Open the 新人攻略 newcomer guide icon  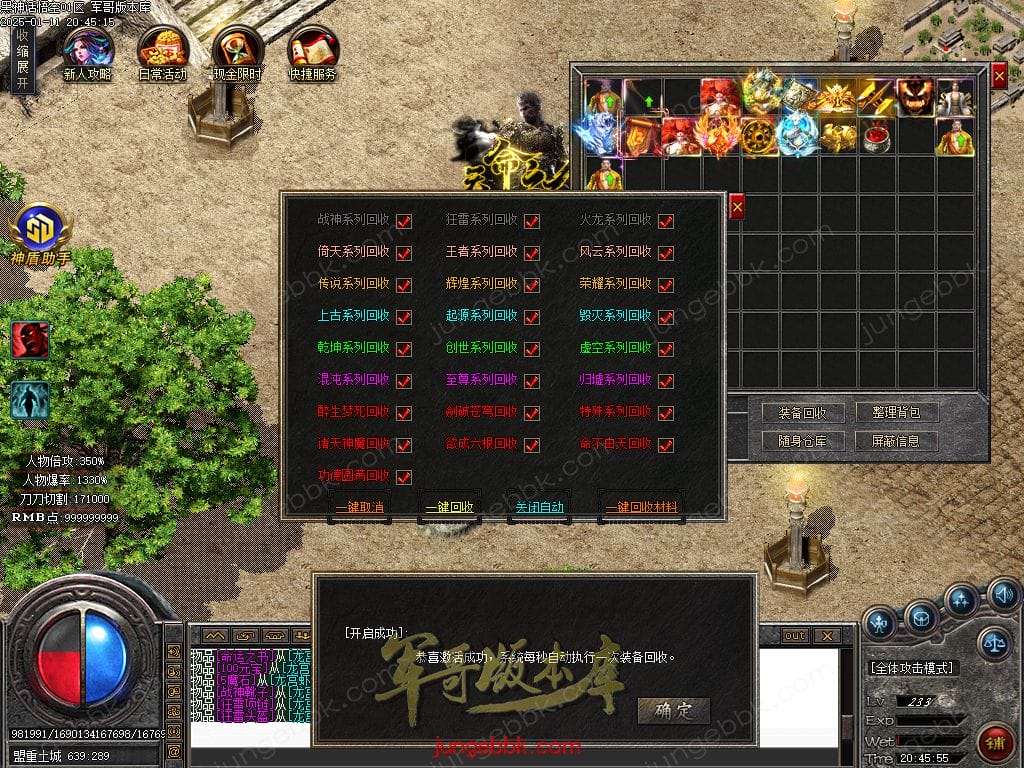point(87,53)
